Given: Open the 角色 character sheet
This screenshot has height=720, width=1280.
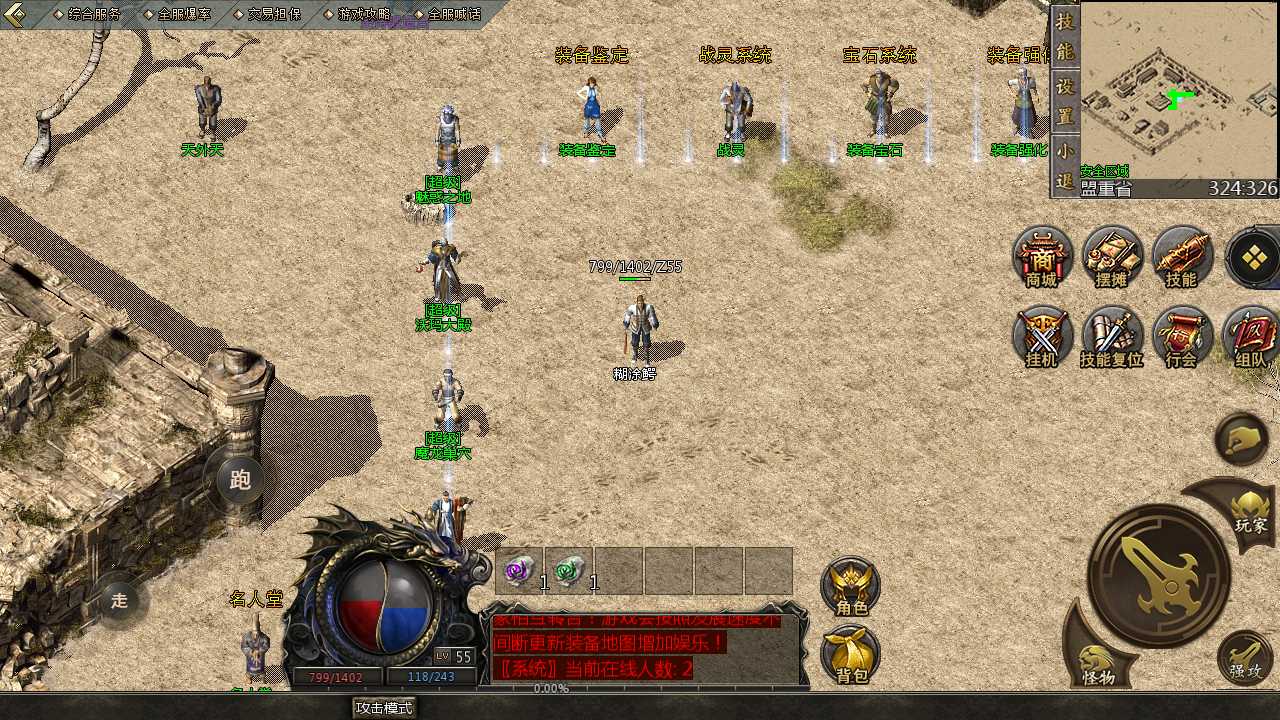Looking at the screenshot, I should (x=851, y=587).
